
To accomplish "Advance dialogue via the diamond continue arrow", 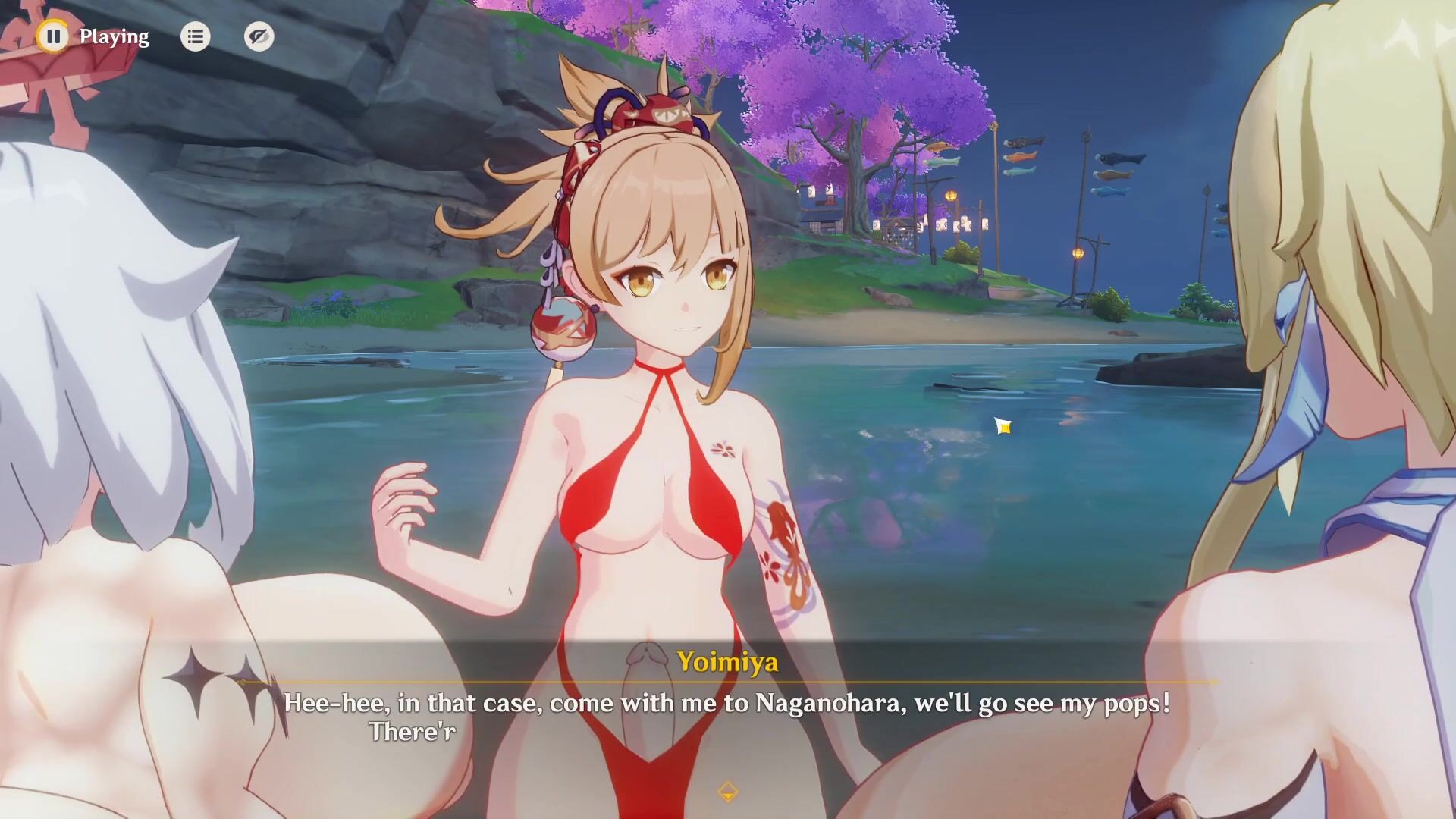I will 727,792.
